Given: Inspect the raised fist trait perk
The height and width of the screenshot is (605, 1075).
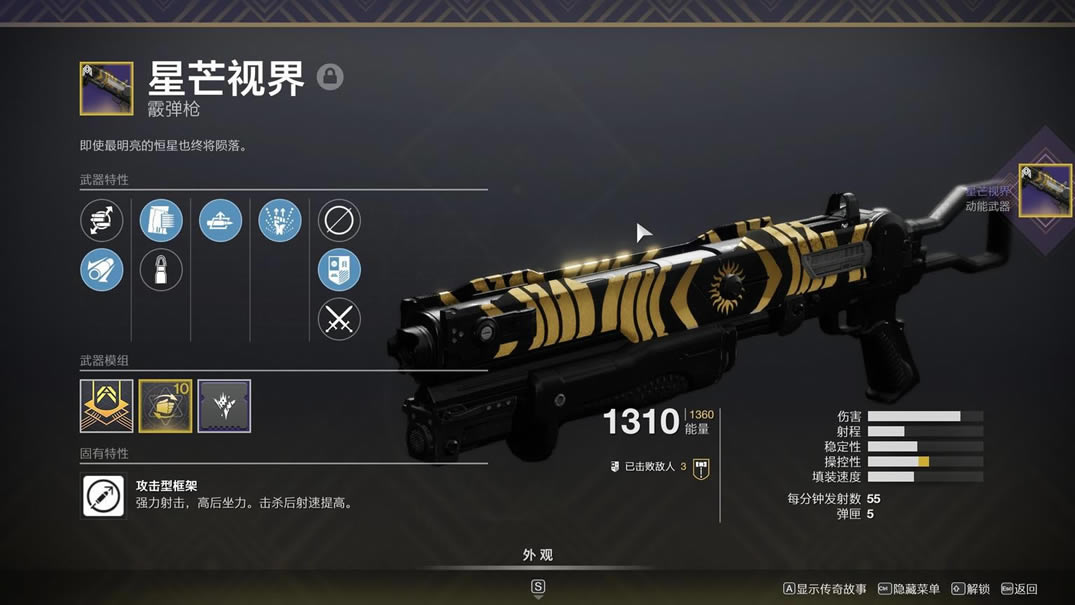Looking at the screenshot, I should 280,221.
